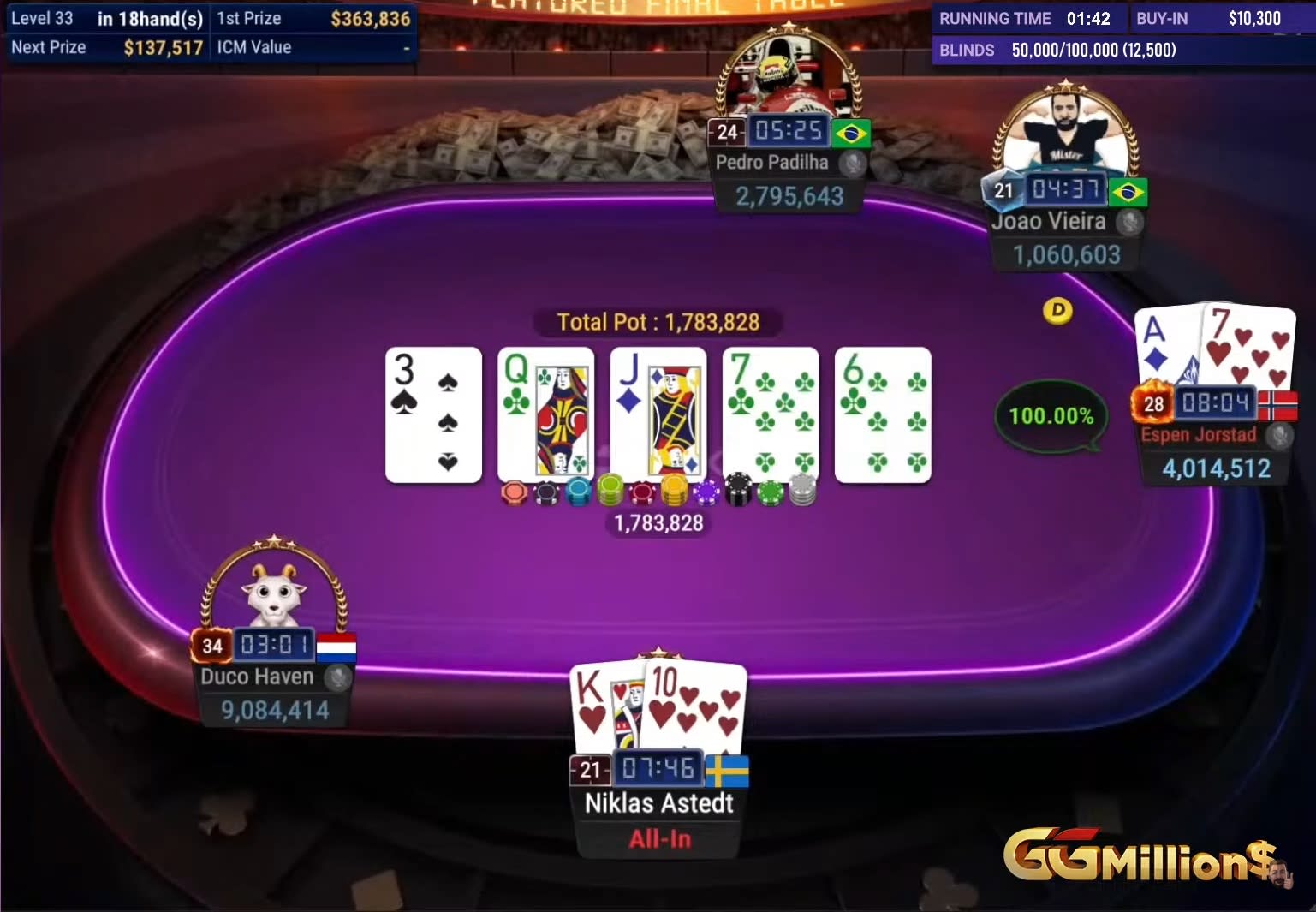The height and width of the screenshot is (912, 1316).
Task: Expand the ICM Value field
Action: point(314,47)
